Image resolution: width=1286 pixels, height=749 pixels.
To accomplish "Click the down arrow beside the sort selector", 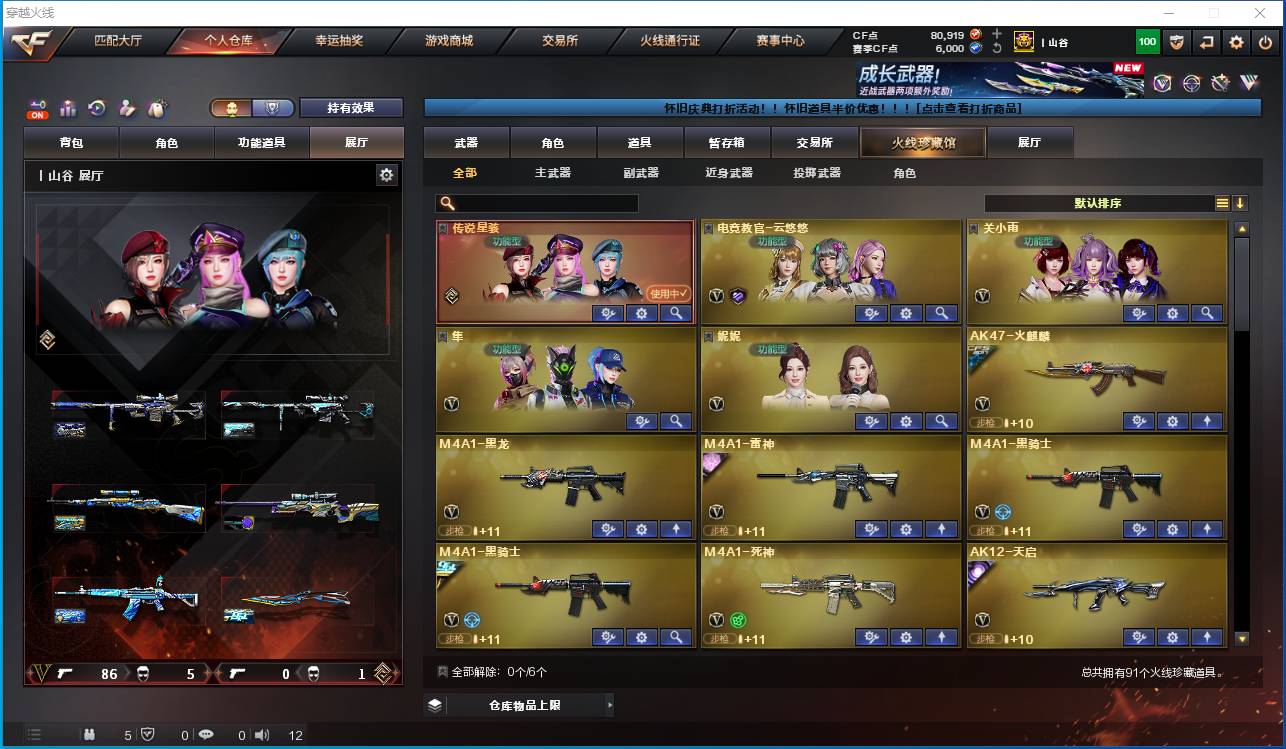I will [1240, 203].
